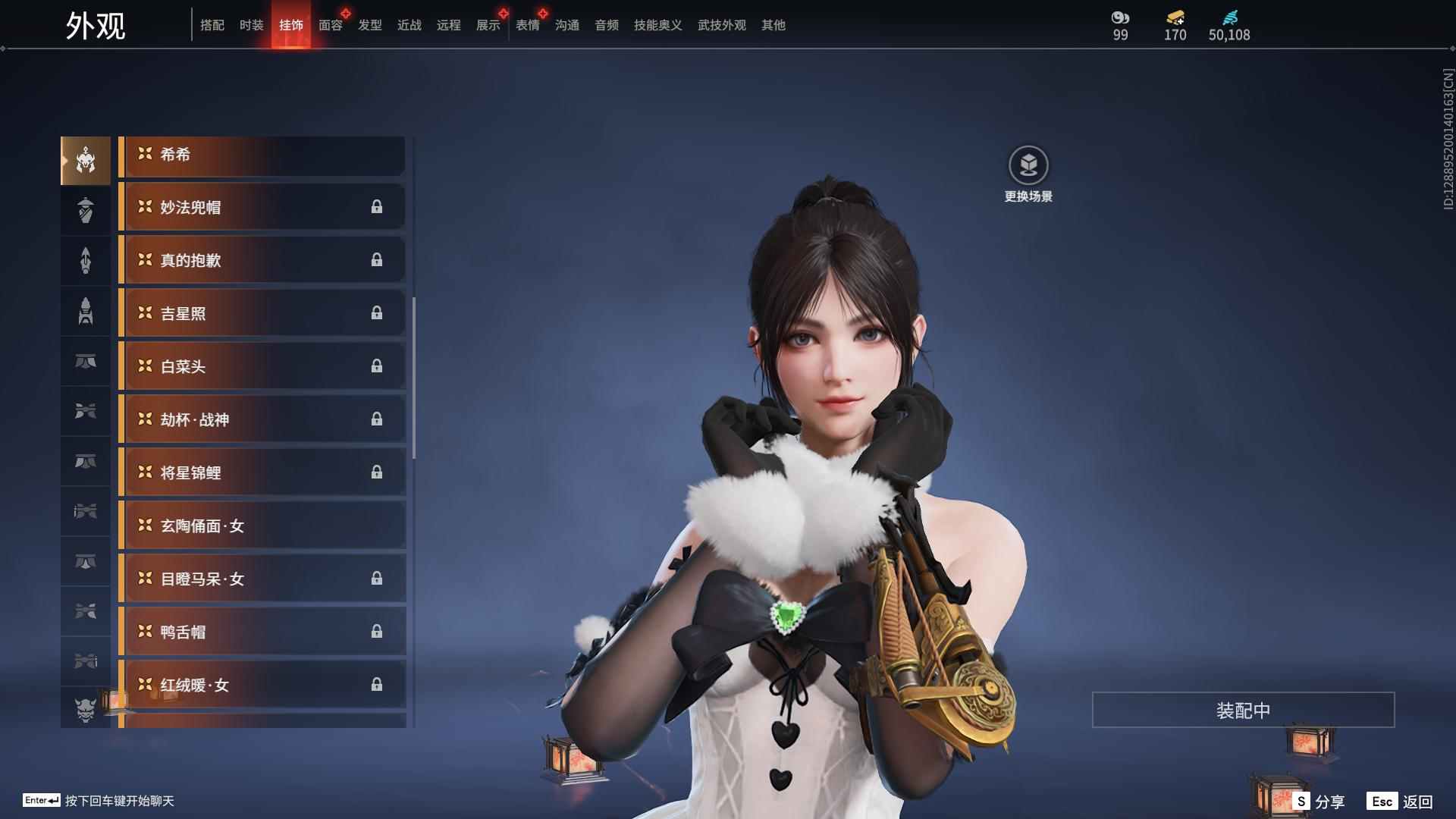Pick the 玄陶俑面·女 entry

coord(262,526)
